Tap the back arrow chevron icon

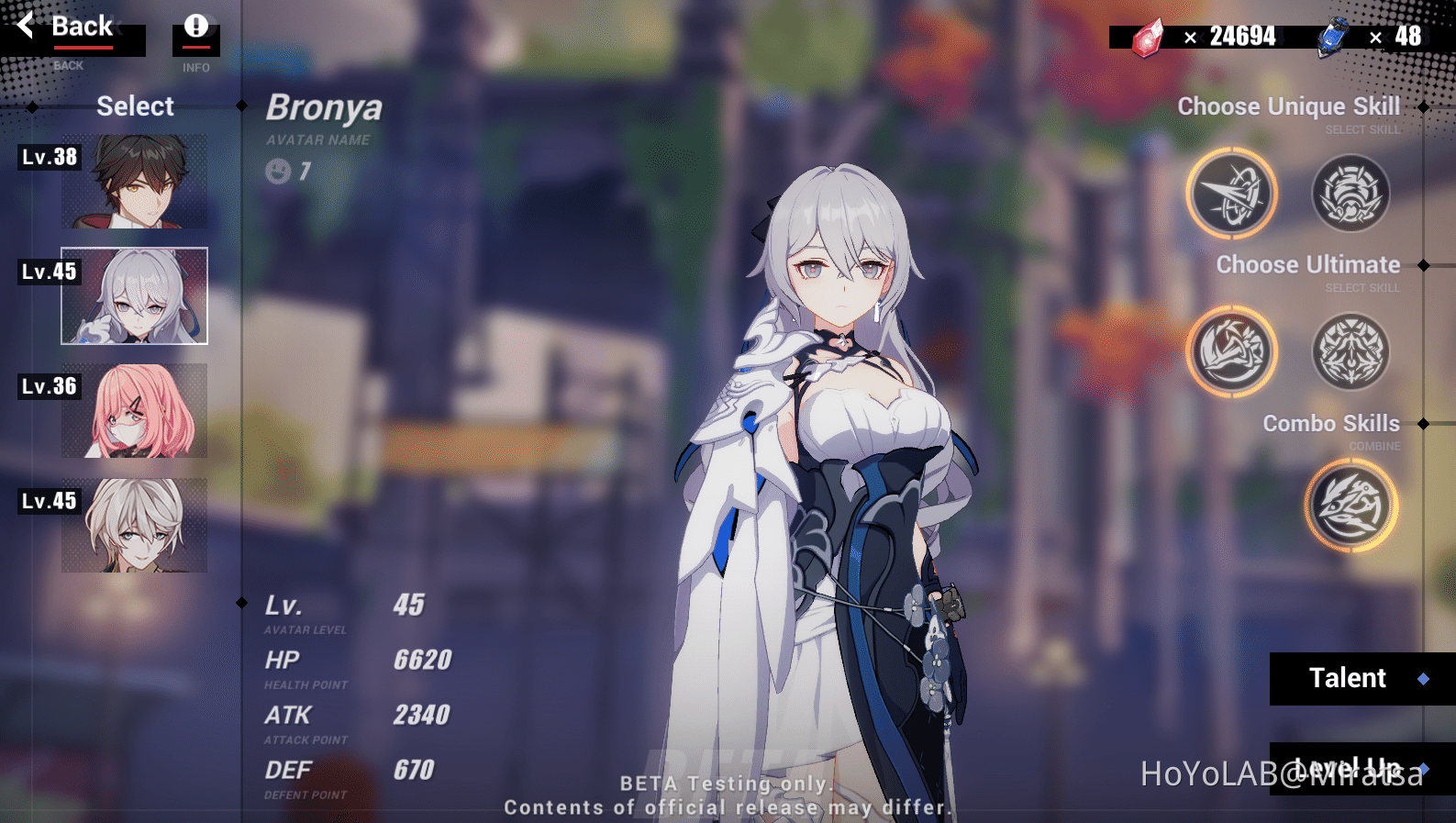coord(25,25)
